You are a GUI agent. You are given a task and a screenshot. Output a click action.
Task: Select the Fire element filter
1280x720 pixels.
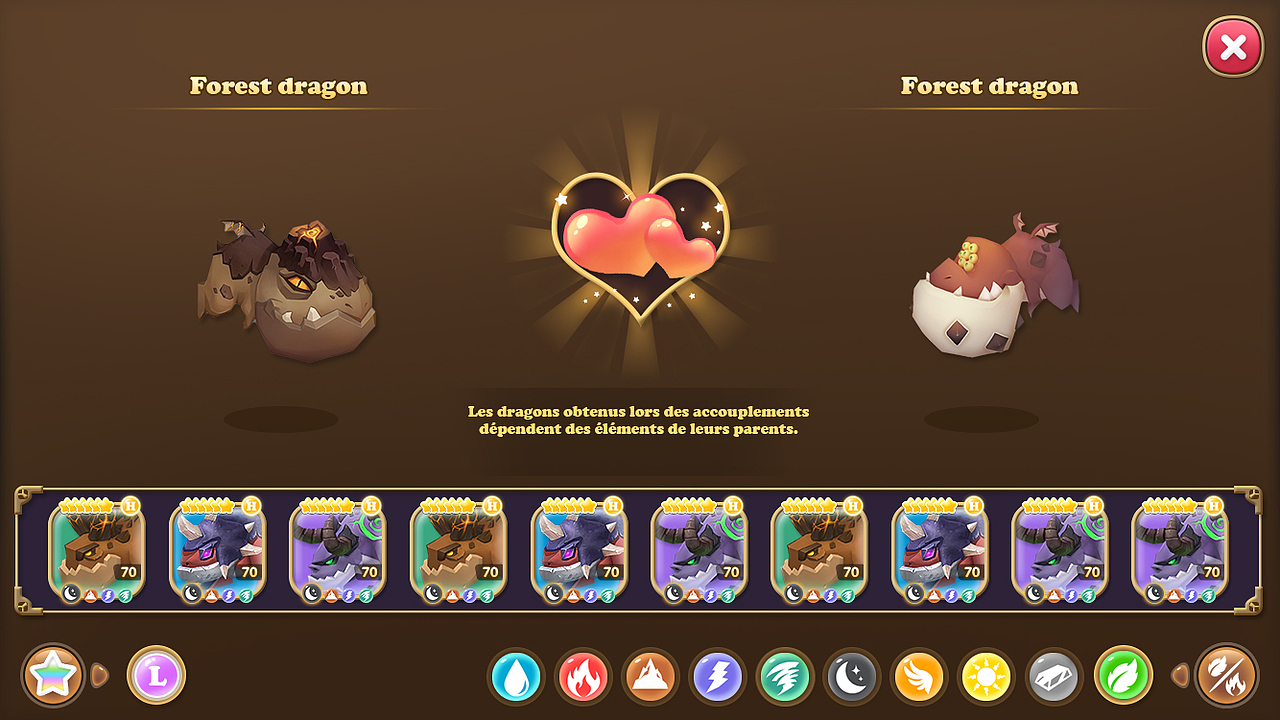tap(582, 676)
